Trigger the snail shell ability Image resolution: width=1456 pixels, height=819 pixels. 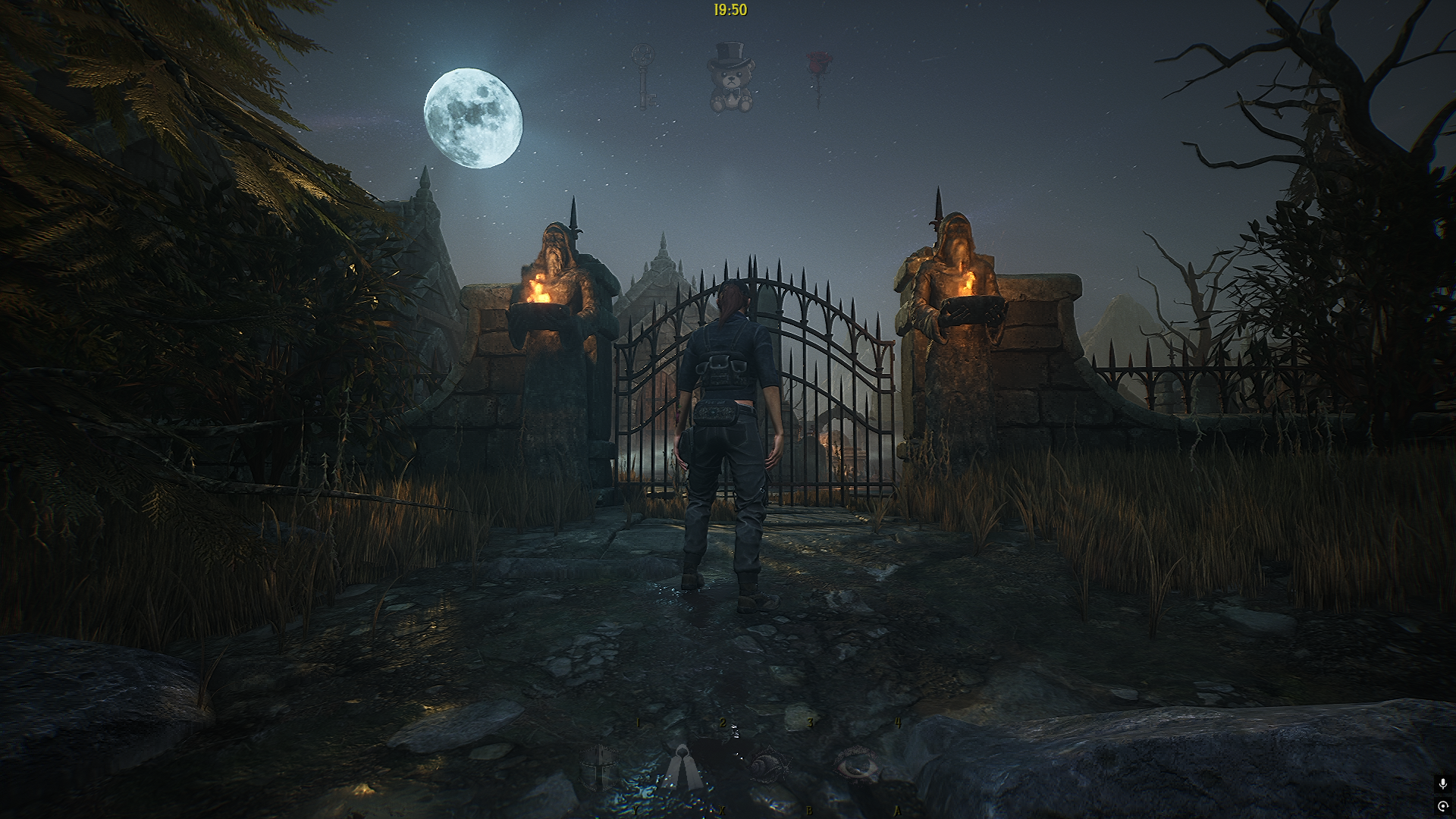pos(770,764)
